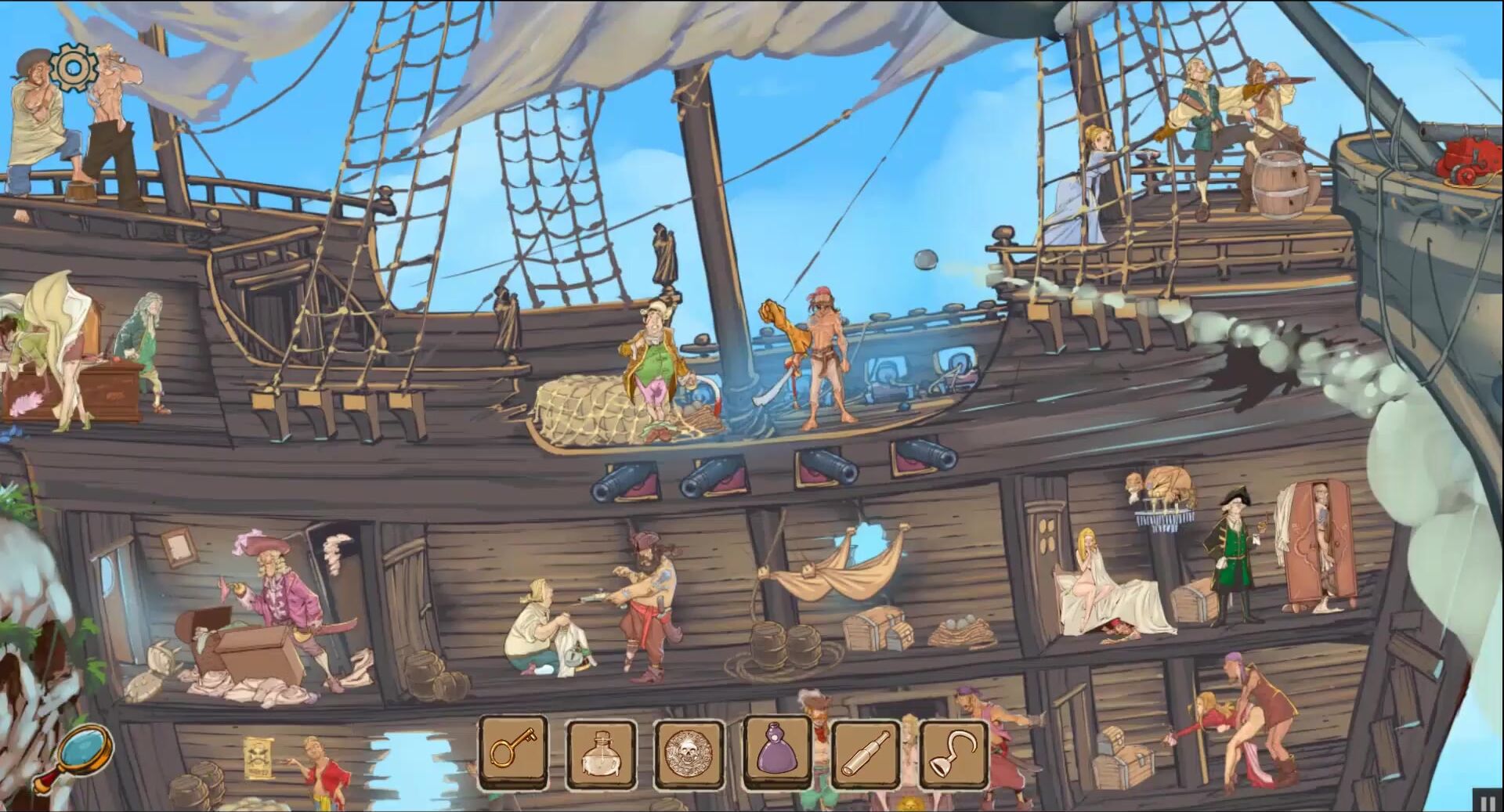Choose the potion bottle item slot

pos(601,753)
